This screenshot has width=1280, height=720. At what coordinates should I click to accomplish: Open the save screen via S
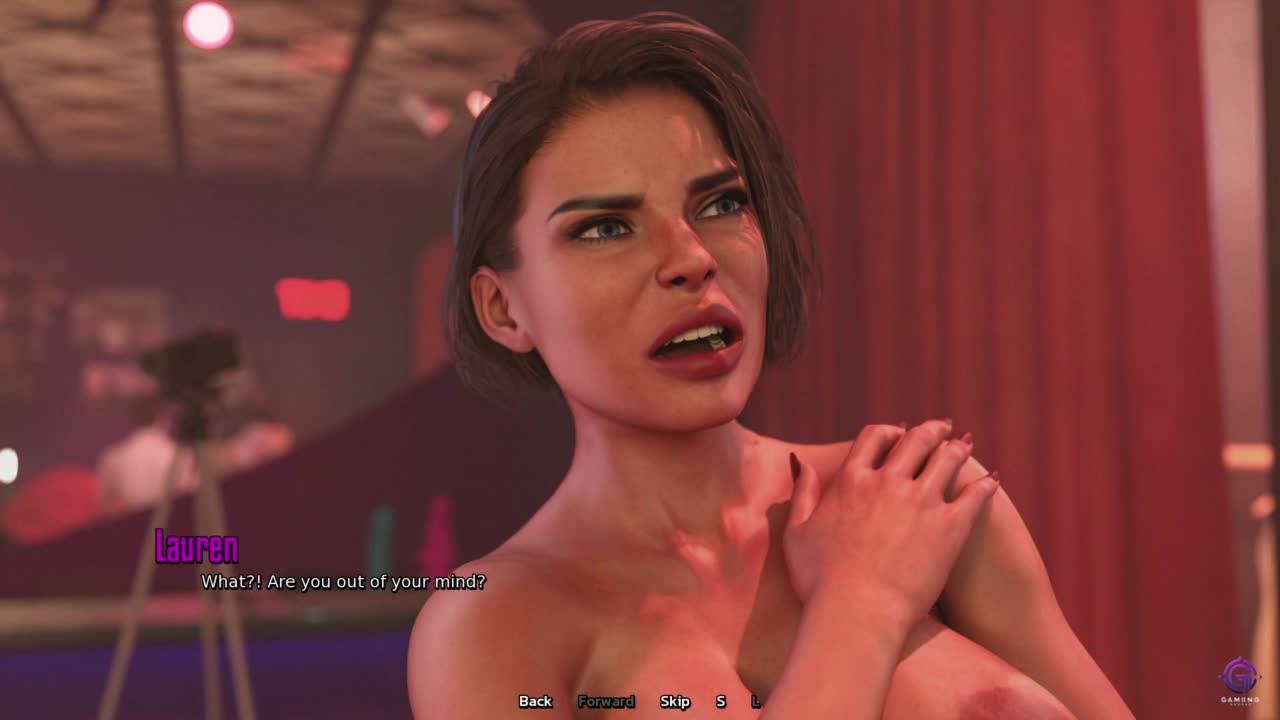pyautogui.click(x=720, y=701)
